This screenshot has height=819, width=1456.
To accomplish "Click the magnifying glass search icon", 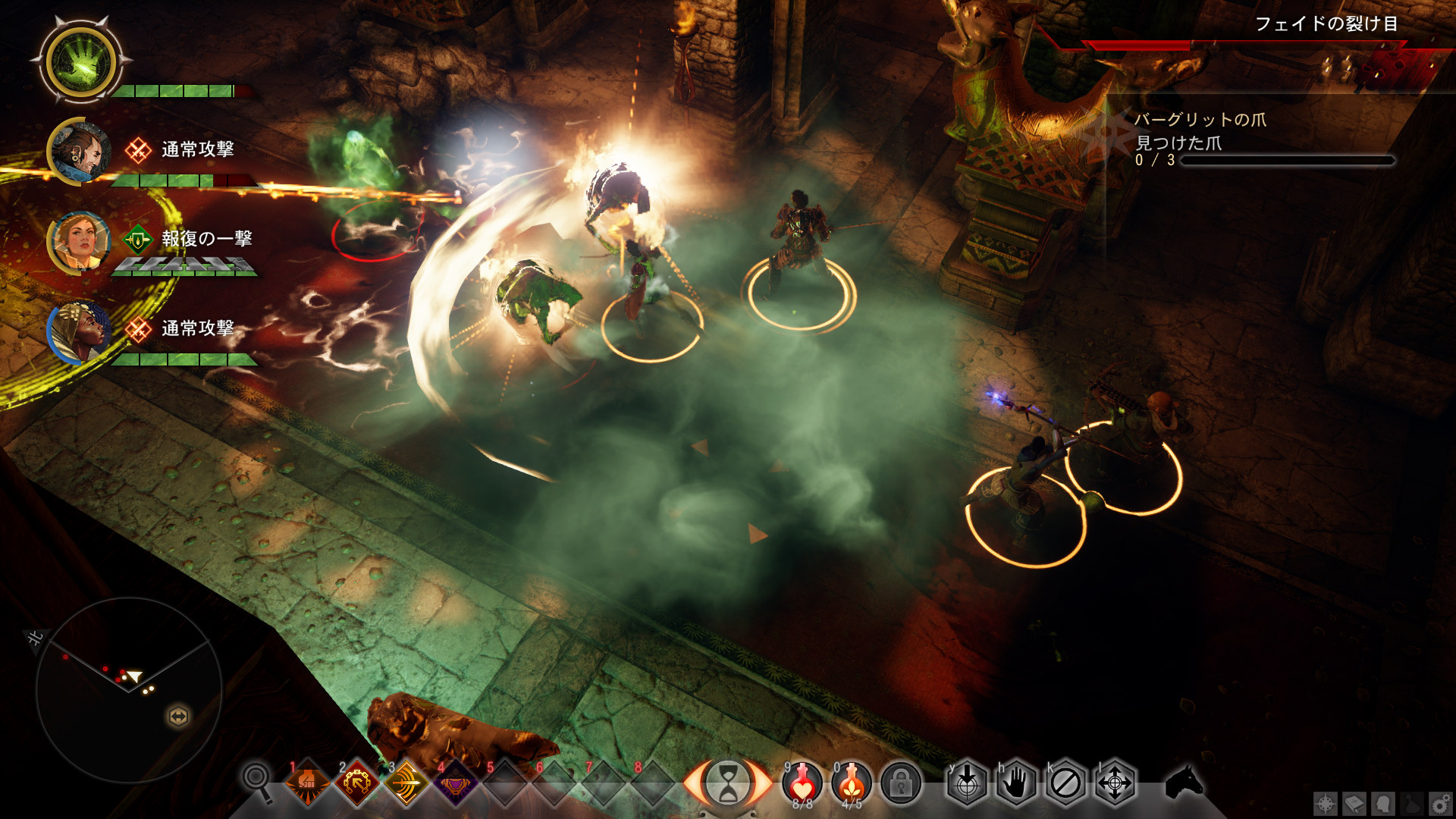I will click(x=258, y=781).
